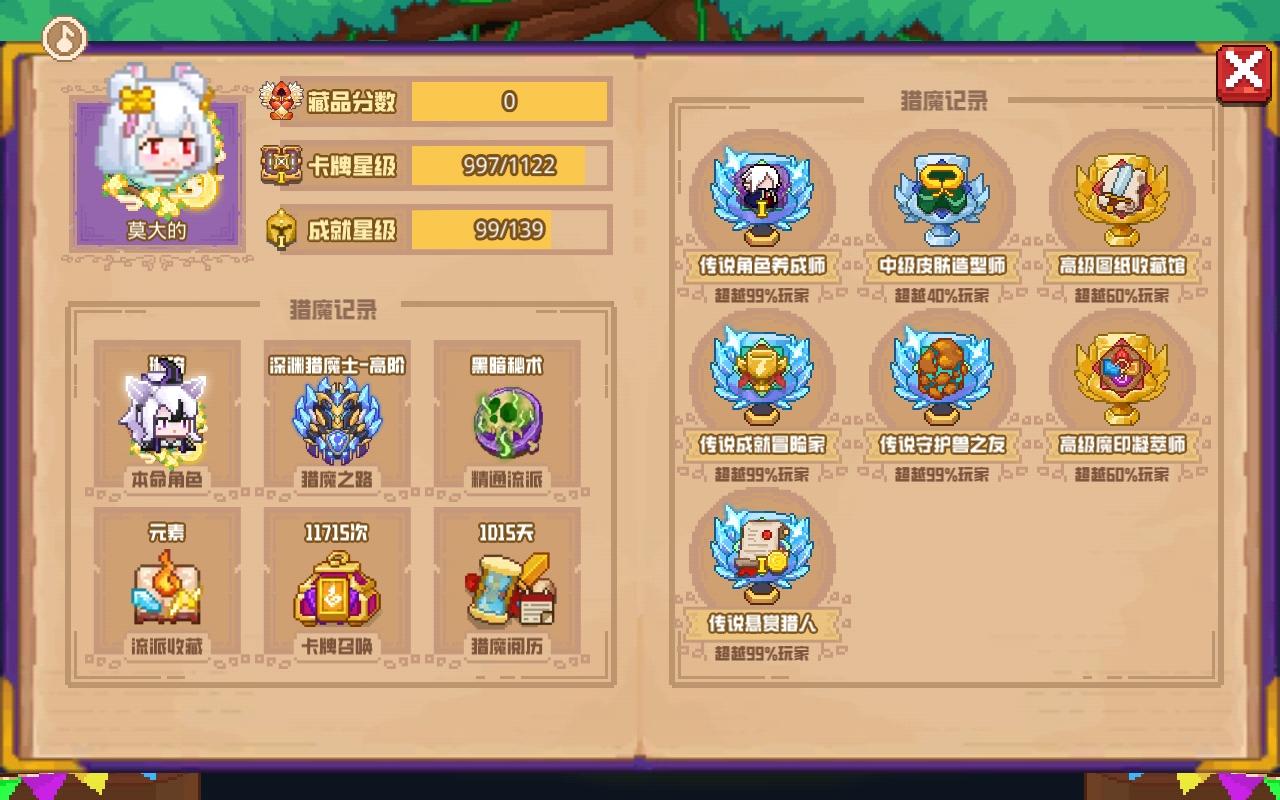Viewport: 1280px width, 800px height.
Task: Open the 本命角色 destiny character tile
Action: [x=166, y=413]
